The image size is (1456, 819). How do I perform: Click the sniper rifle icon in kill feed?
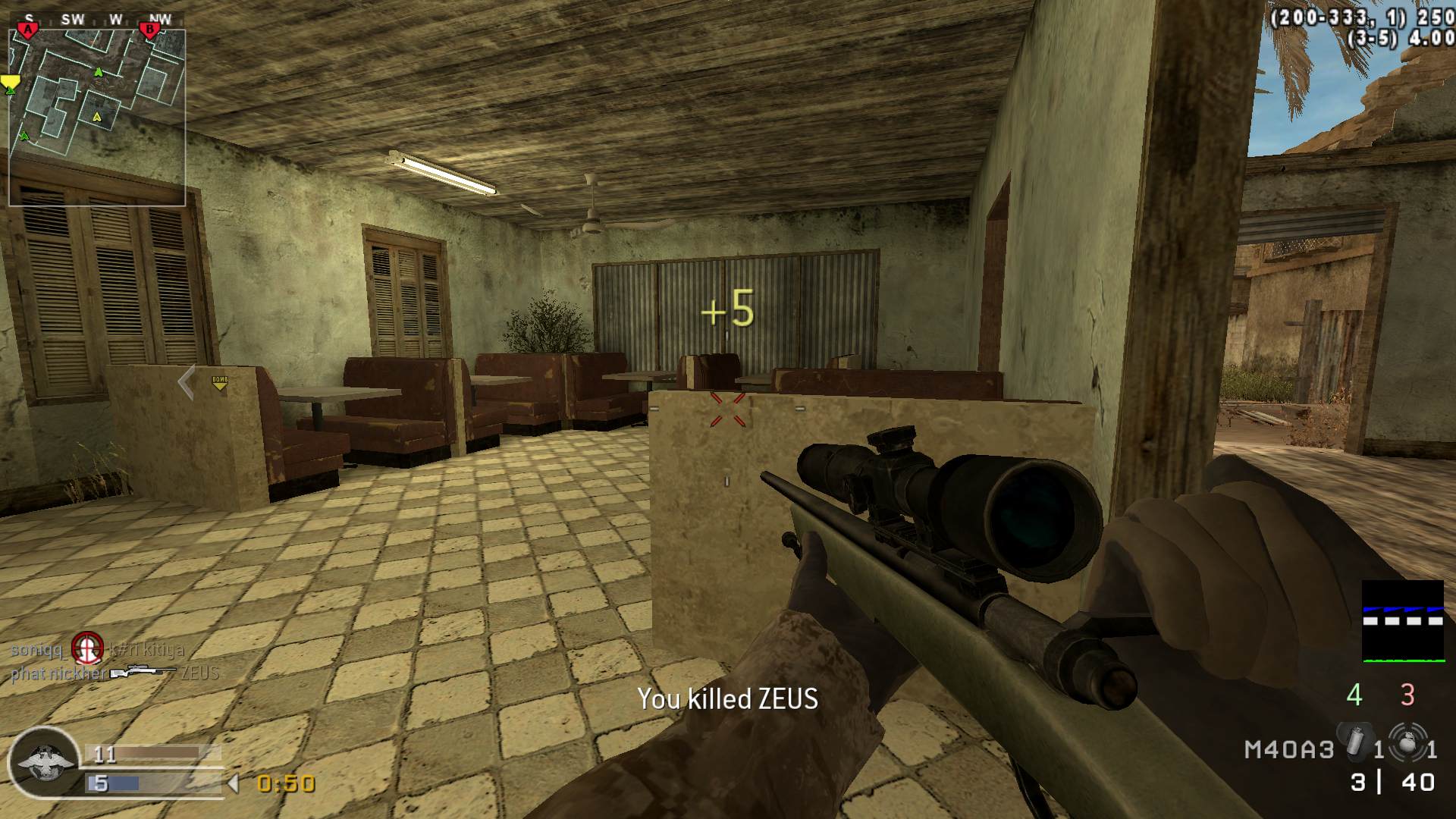click(143, 673)
